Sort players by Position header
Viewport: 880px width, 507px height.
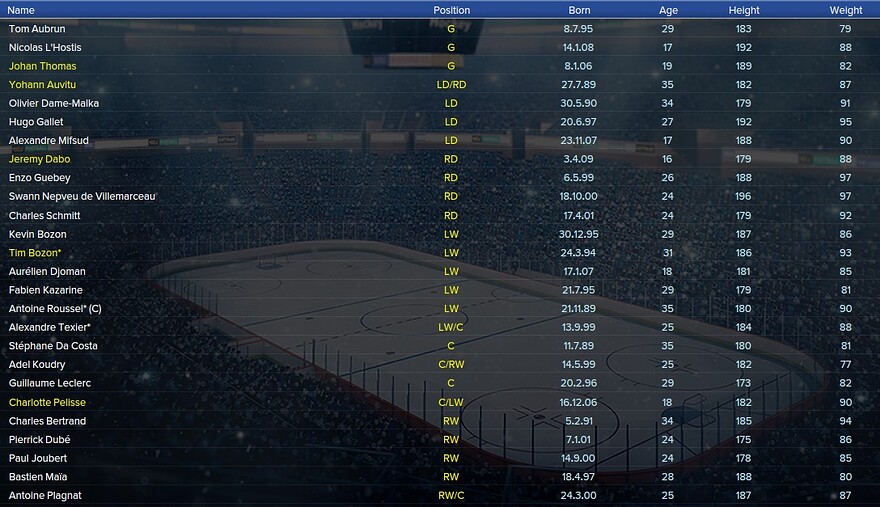[451, 10]
